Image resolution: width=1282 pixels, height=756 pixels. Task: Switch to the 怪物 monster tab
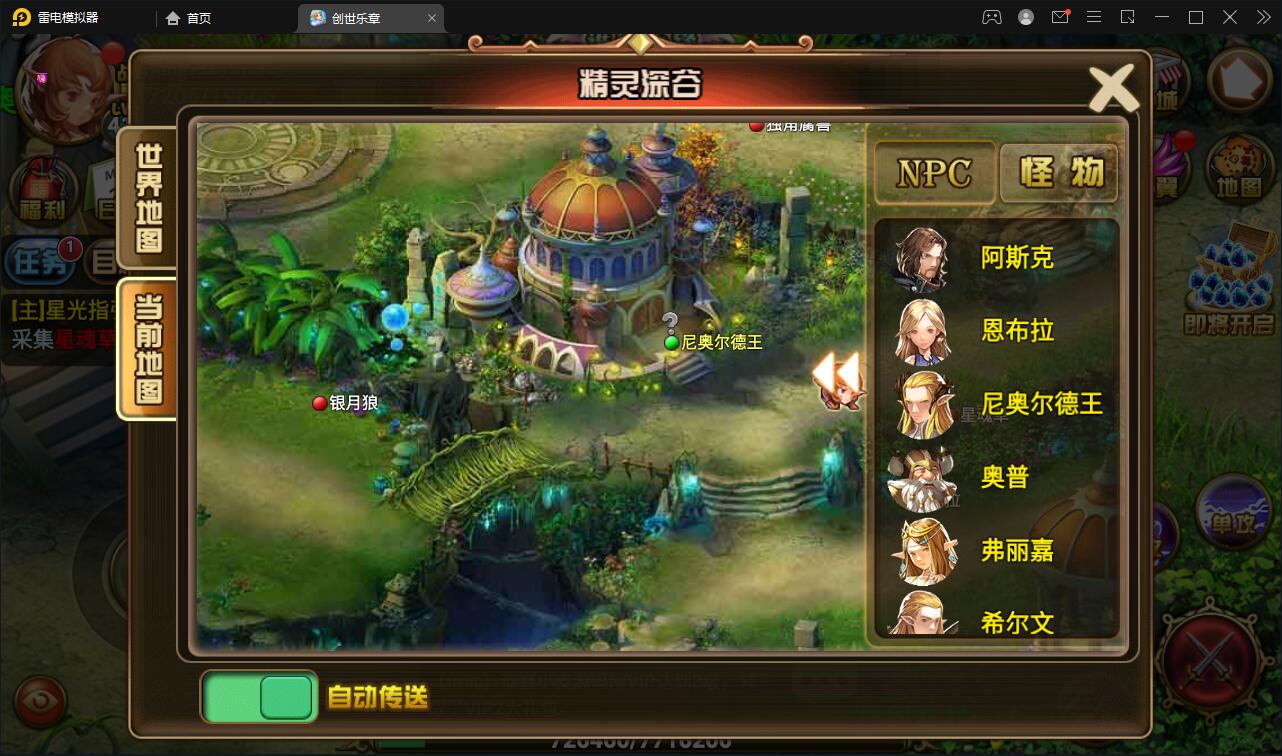click(1060, 172)
